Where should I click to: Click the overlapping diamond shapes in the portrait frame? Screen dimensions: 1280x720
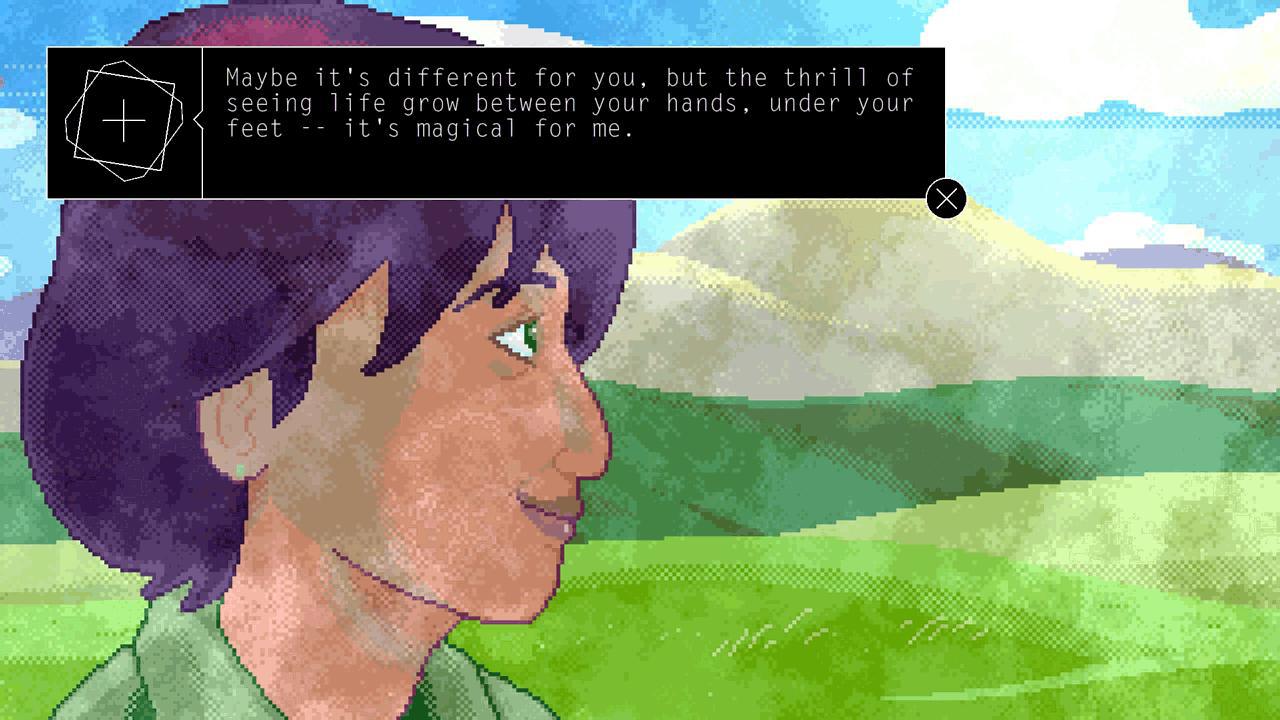click(122, 118)
